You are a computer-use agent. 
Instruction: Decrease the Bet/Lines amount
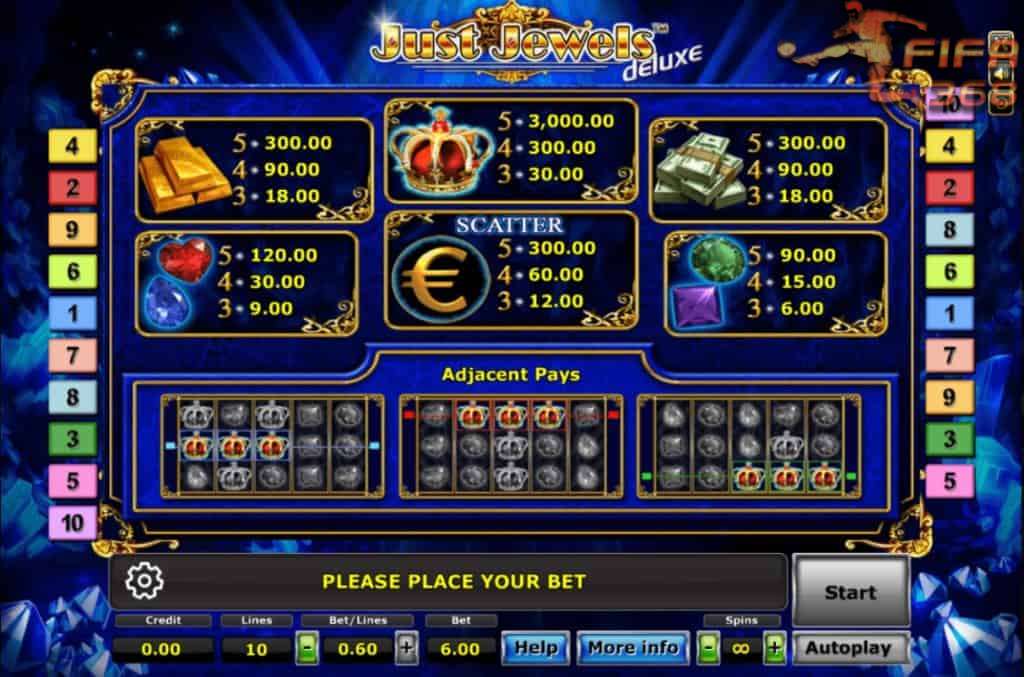308,648
